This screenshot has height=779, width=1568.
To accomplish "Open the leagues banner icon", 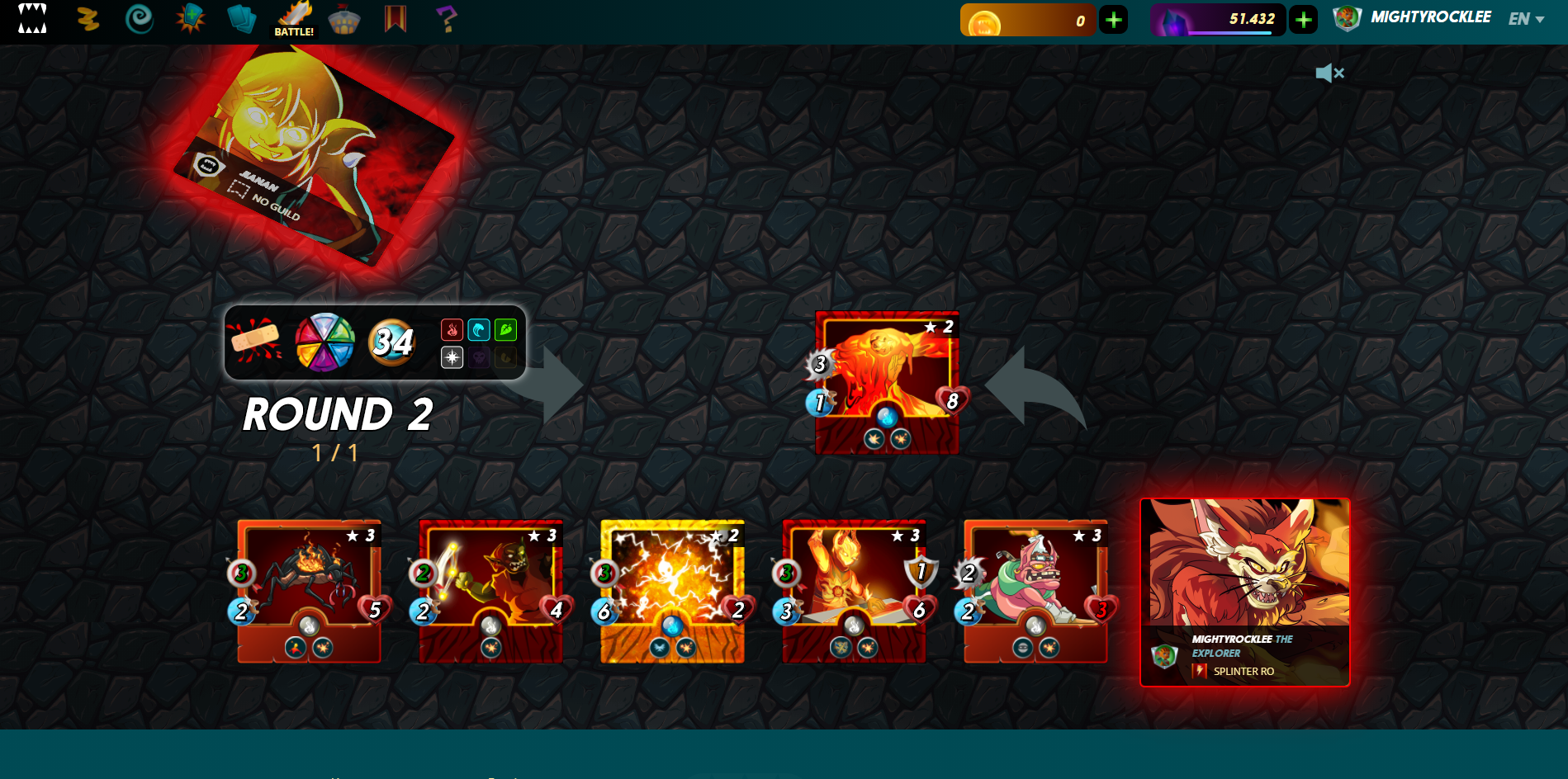I will [396, 17].
